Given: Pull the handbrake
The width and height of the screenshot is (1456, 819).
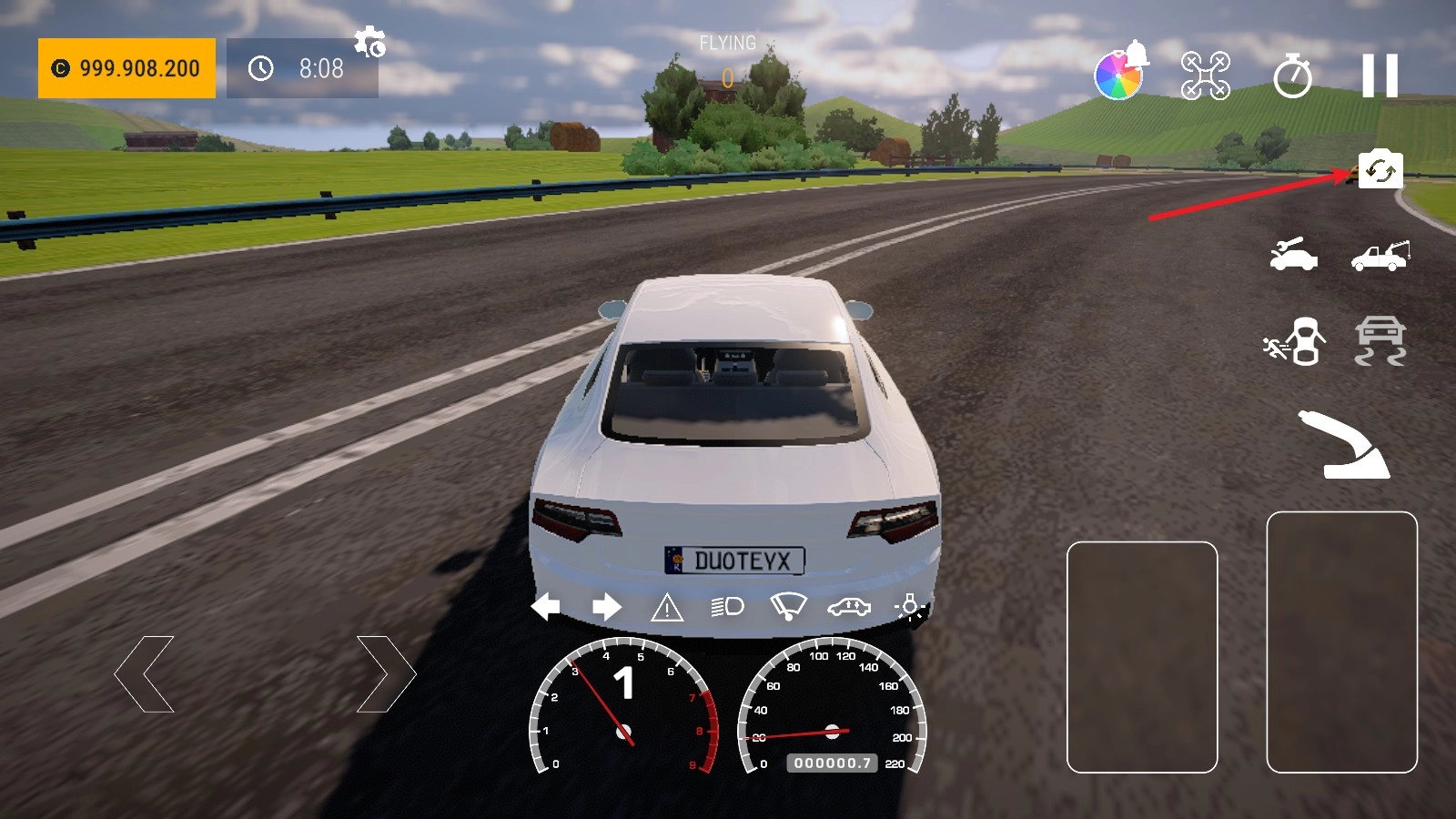Looking at the screenshot, I should point(1348,445).
